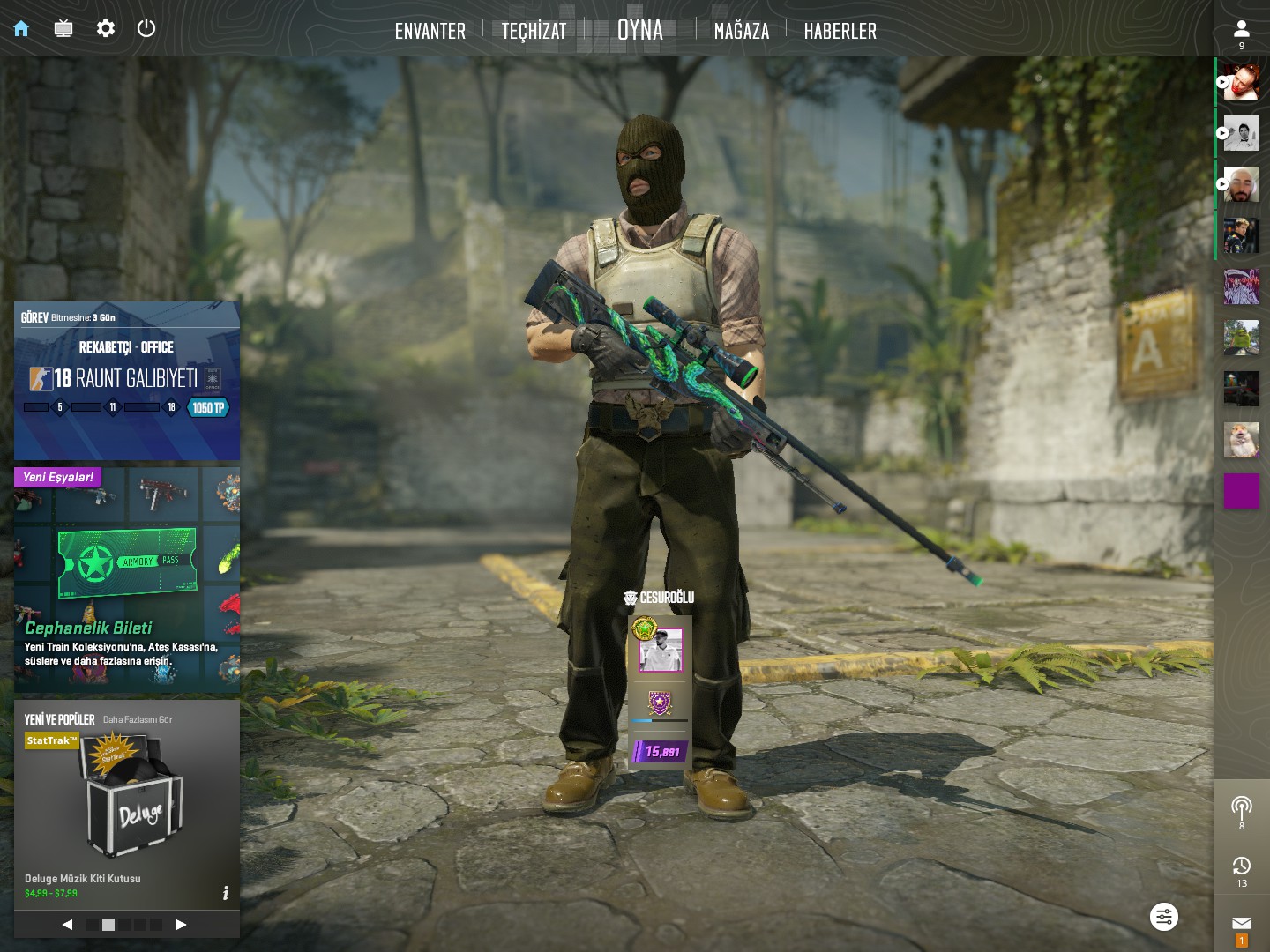Open the Rekabetçi Office mission panel
Screen dimensions: 1270x952
point(126,381)
